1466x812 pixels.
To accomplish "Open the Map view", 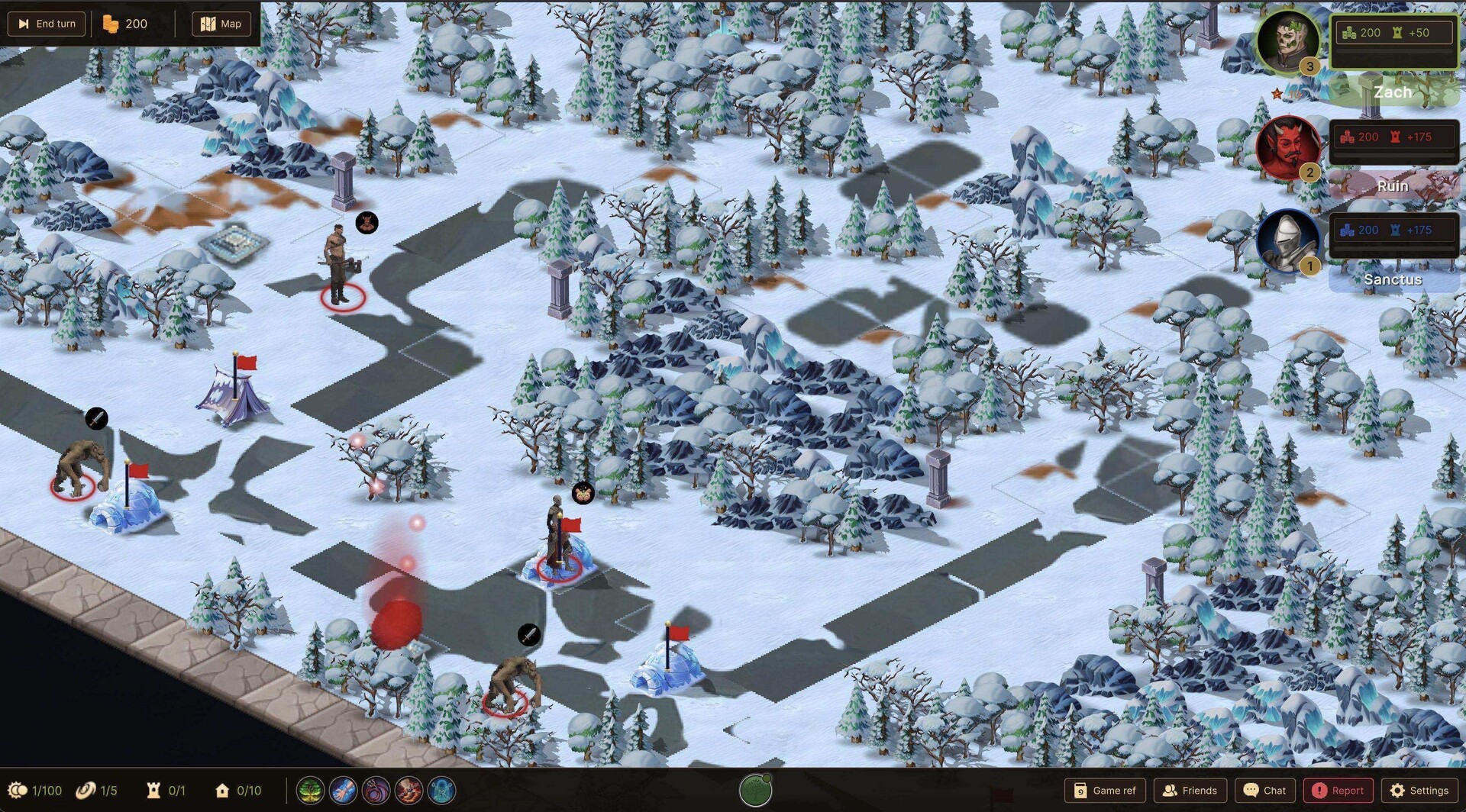I will coord(221,24).
